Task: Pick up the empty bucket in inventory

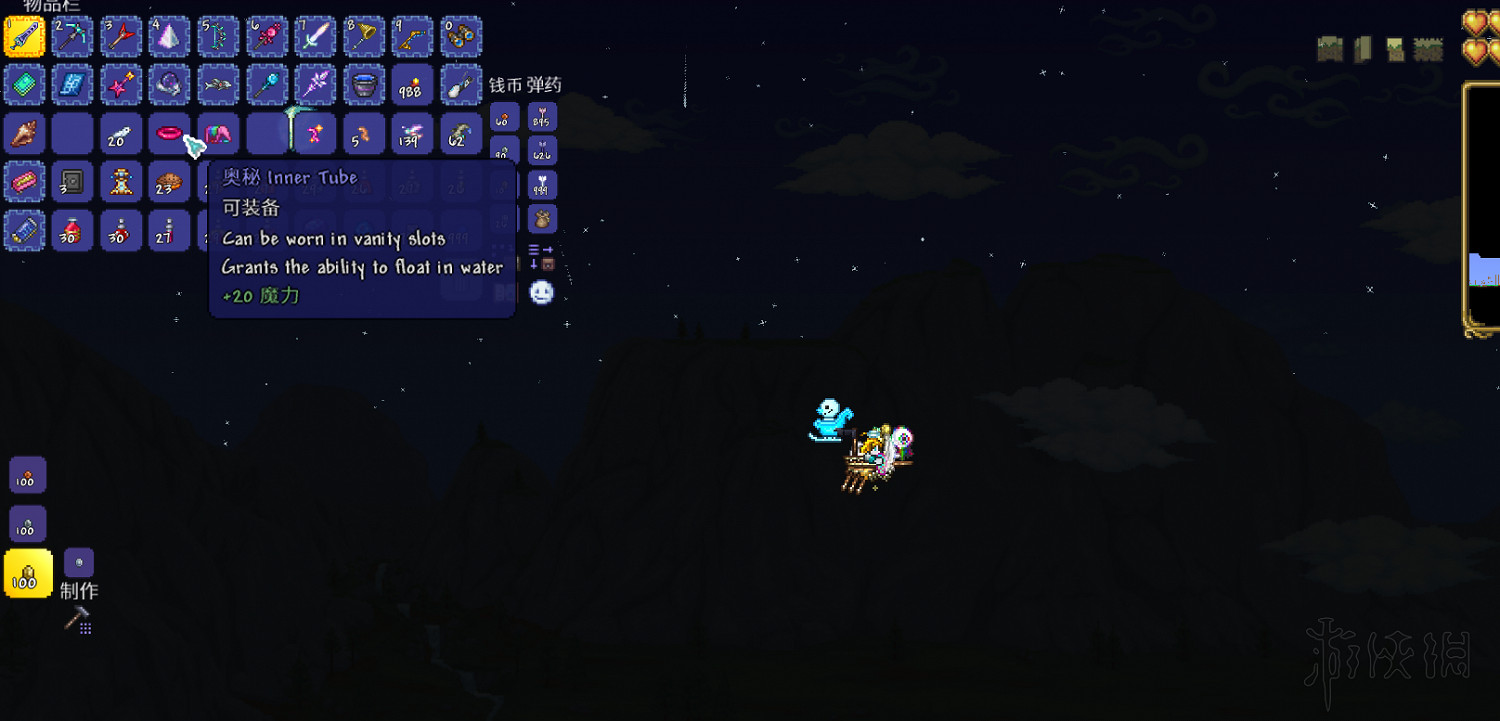Action: [x=363, y=85]
